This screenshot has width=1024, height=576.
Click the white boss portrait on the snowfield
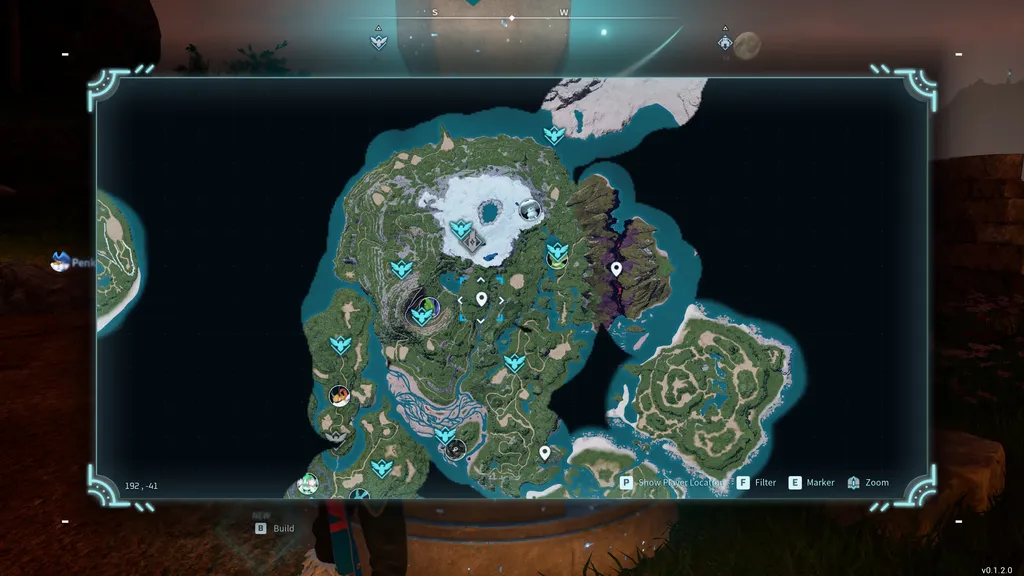pos(530,210)
